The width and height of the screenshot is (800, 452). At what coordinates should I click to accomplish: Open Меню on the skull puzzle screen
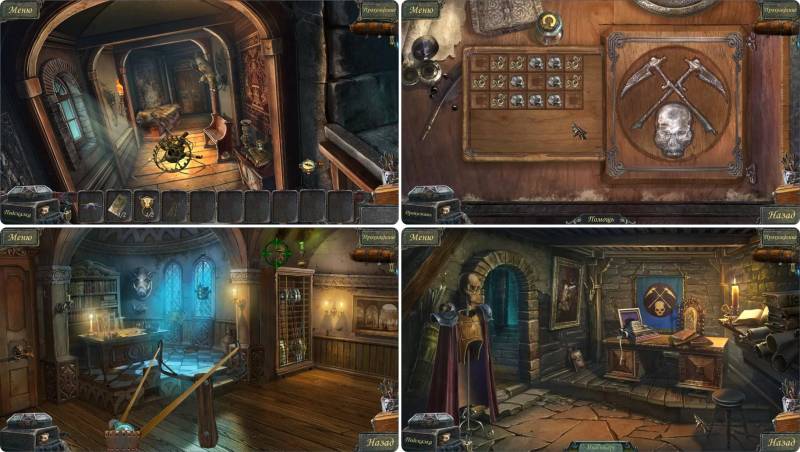(x=422, y=11)
